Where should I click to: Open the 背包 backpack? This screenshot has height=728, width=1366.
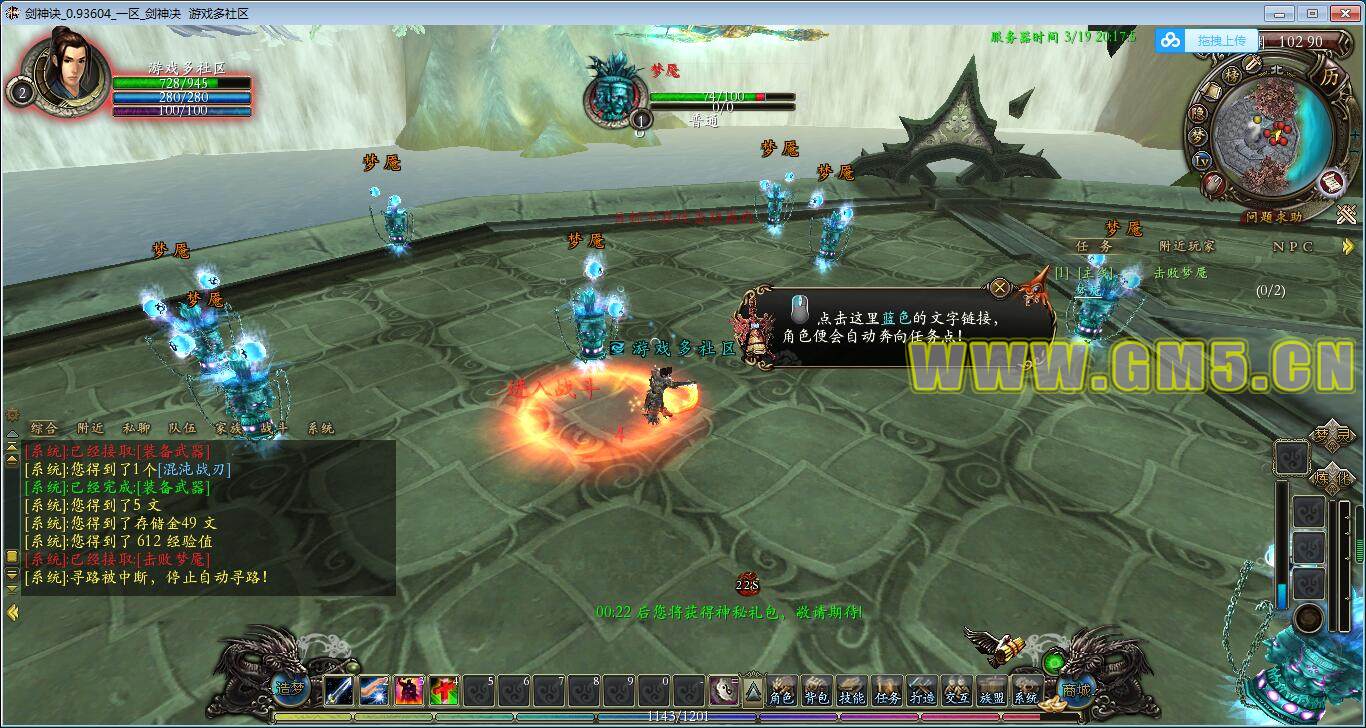pyautogui.click(x=817, y=692)
